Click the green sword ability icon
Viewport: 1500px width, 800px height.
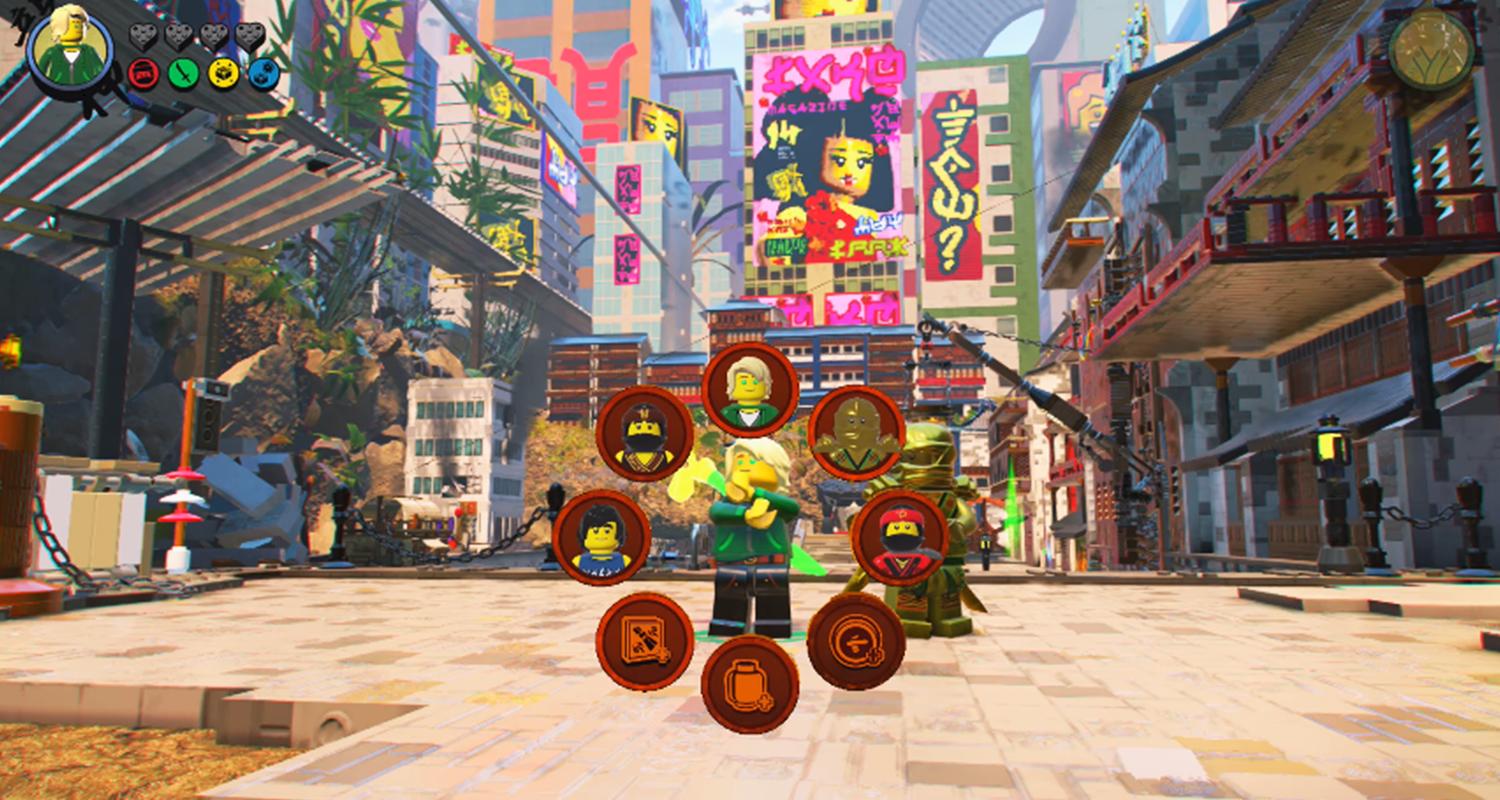[184, 73]
